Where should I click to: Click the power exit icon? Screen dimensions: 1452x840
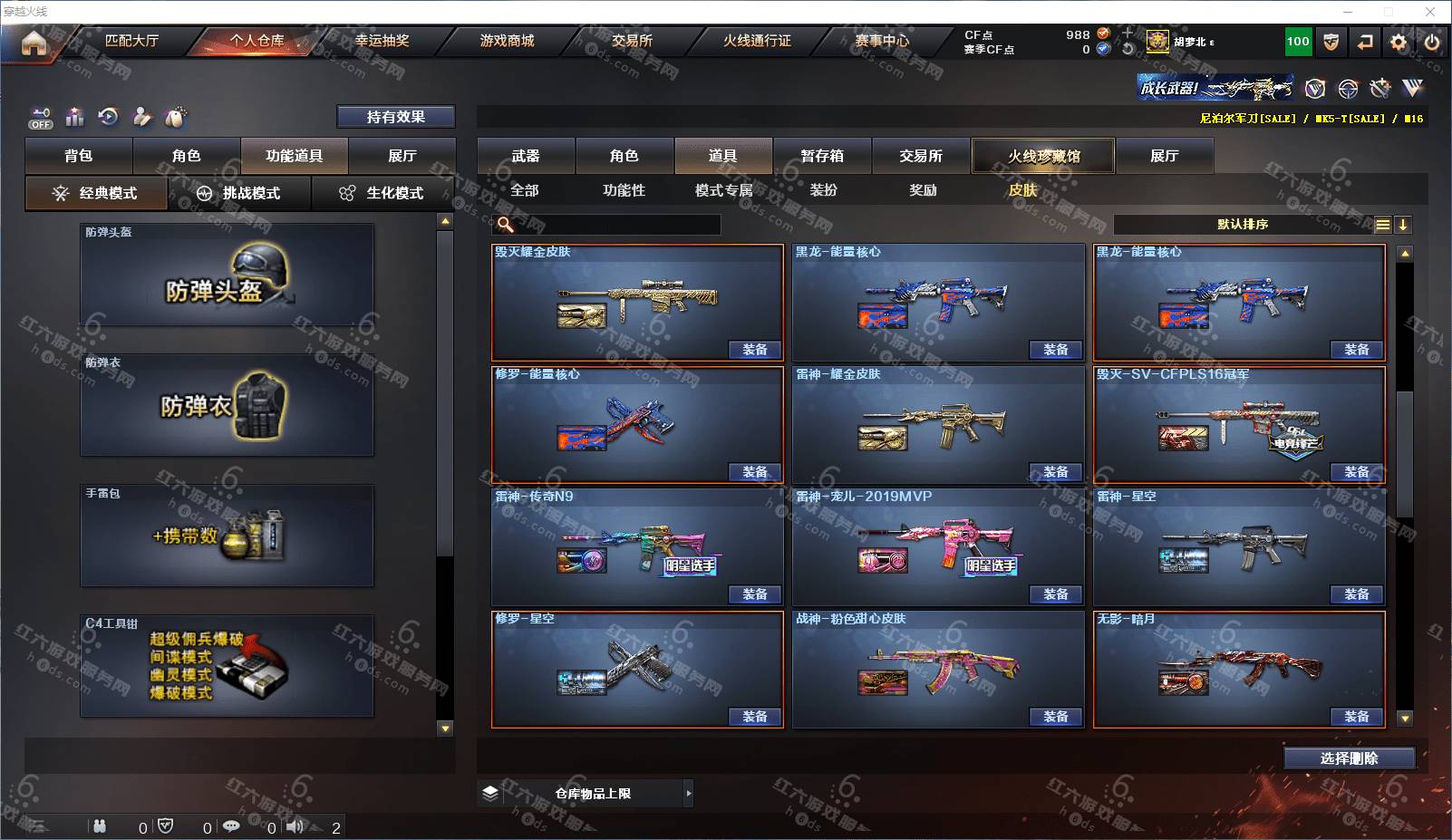click(x=1432, y=42)
